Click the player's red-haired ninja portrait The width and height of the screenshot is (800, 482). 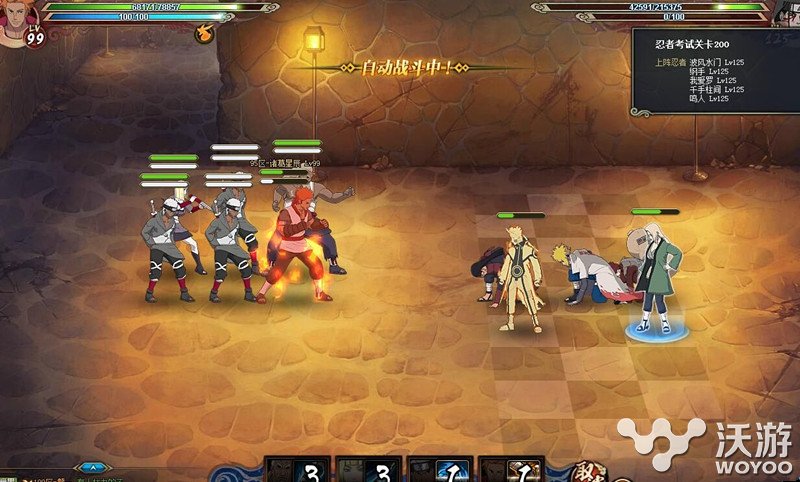coord(18,20)
